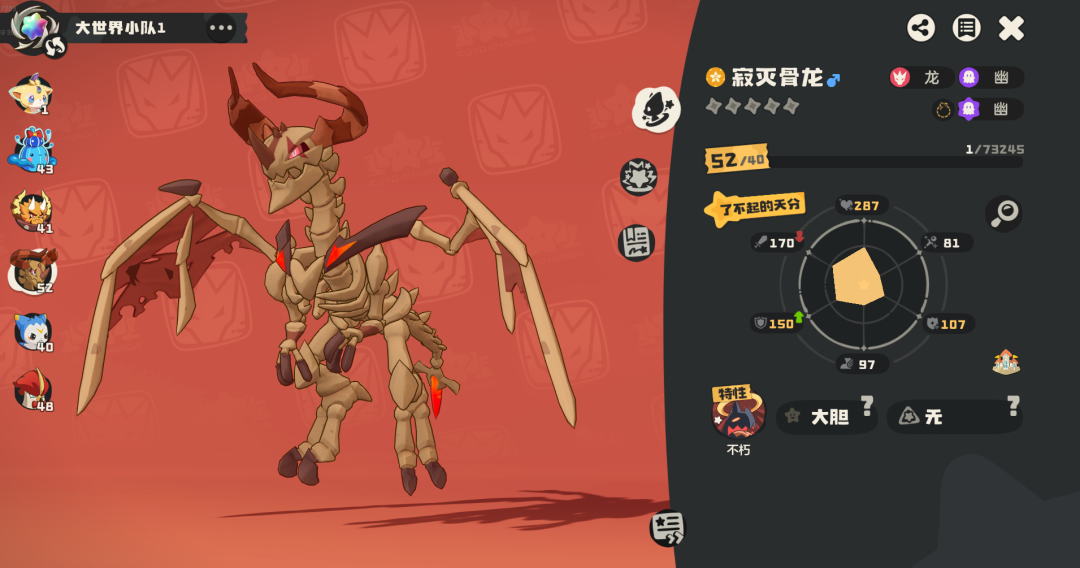Click the chat list icon at bottom
The width and height of the screenshot is (1080, 568).
(x=667, y=527)
